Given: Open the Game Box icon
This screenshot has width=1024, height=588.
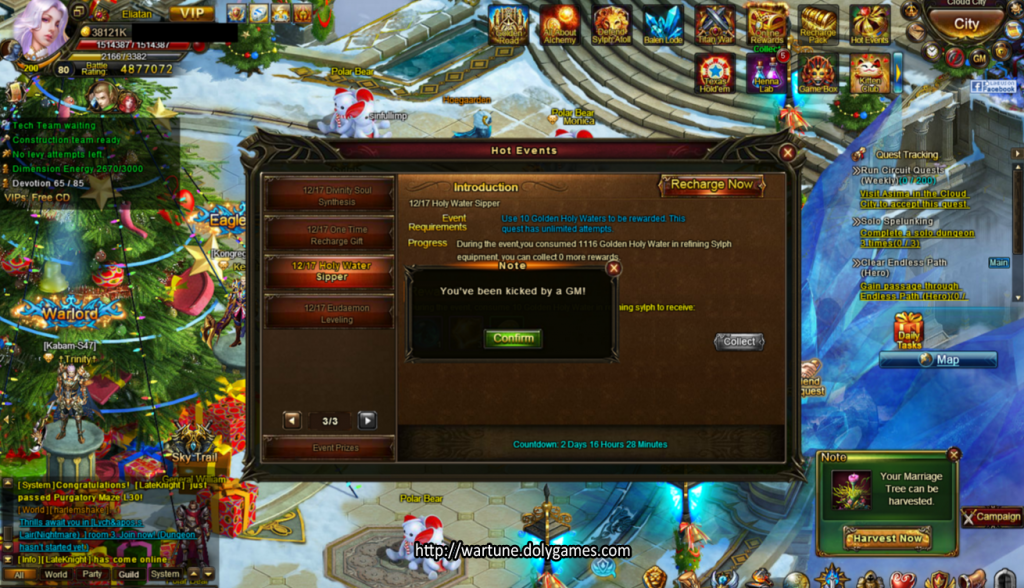Looking at the screenshot, I should coord(818,73).
